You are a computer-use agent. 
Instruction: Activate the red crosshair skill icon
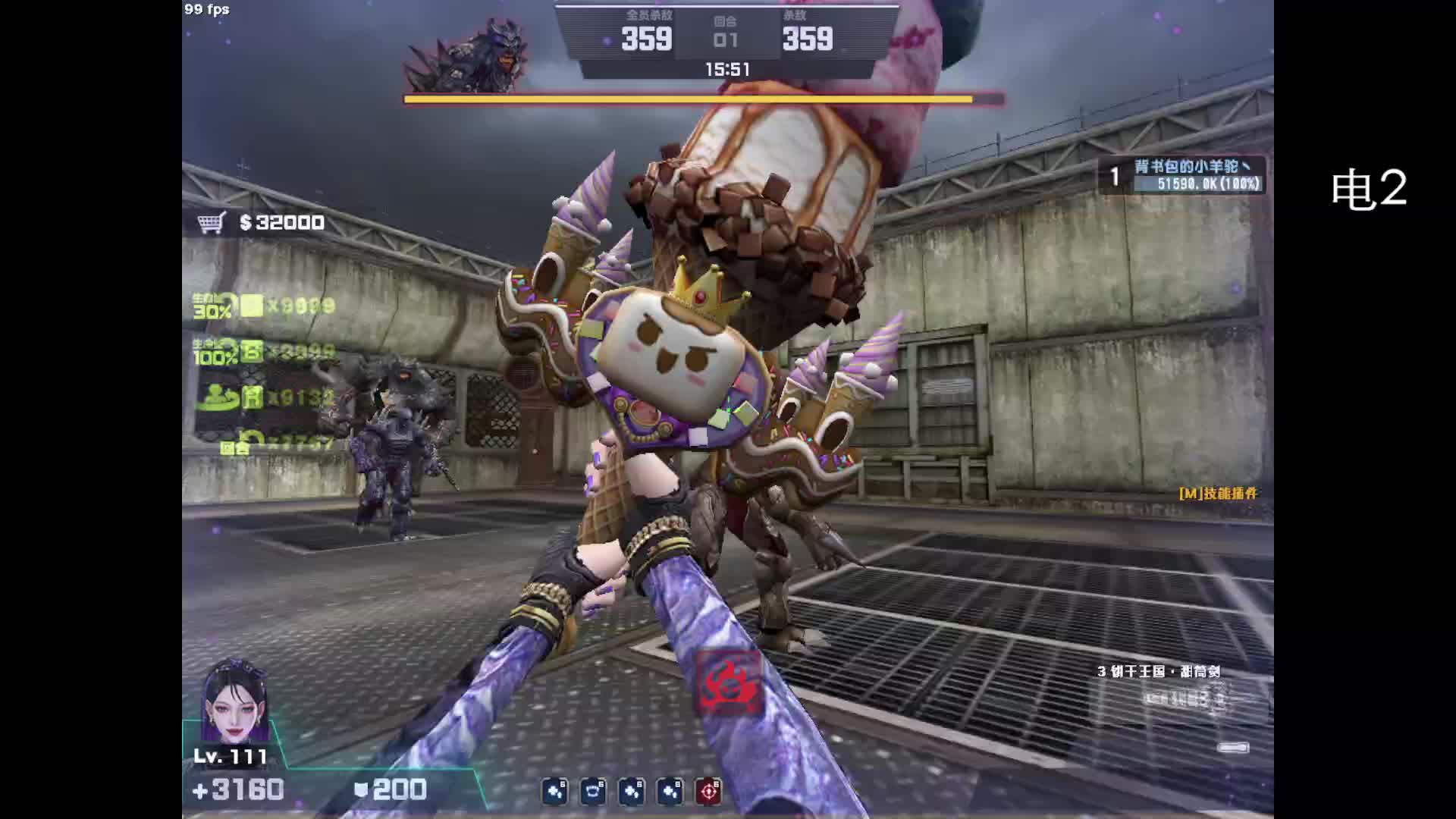pos(709,792)
